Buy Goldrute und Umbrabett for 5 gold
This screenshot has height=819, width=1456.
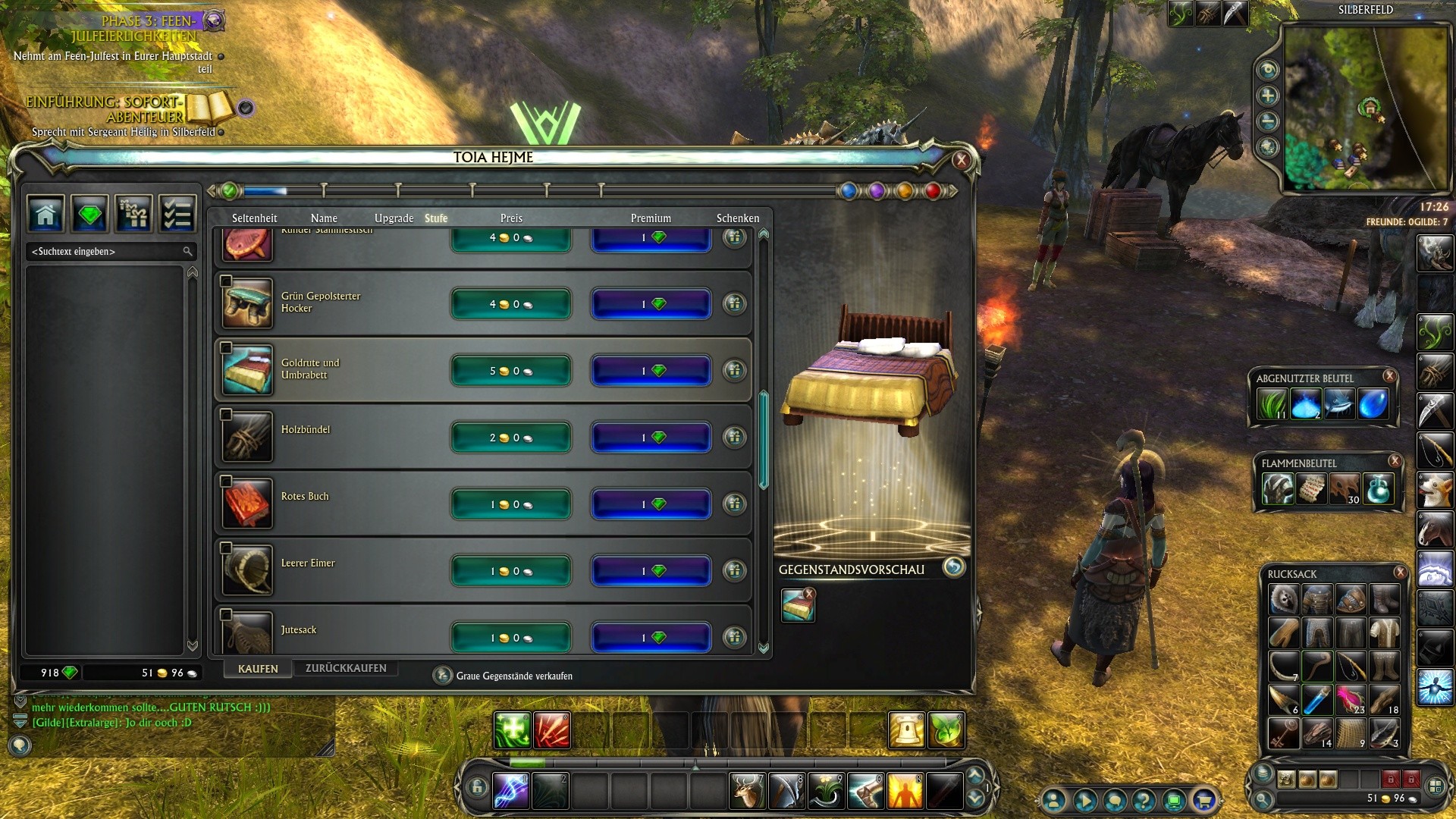pyautogui.click(x=510, y=371)
